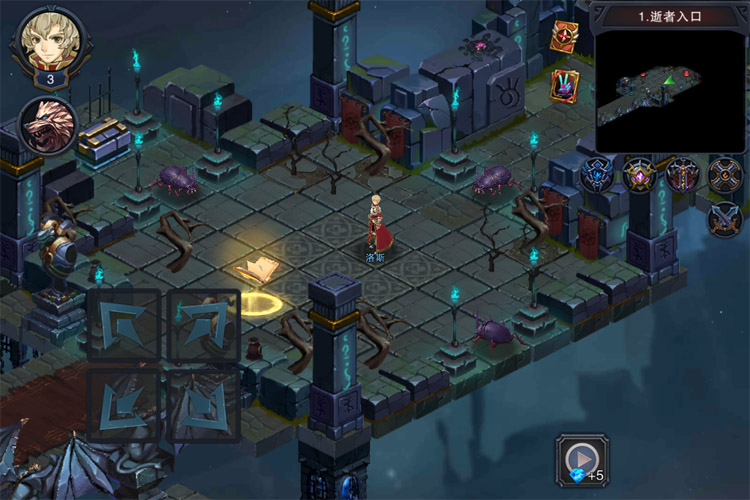Select the purple rabbit card

[564, 84]
